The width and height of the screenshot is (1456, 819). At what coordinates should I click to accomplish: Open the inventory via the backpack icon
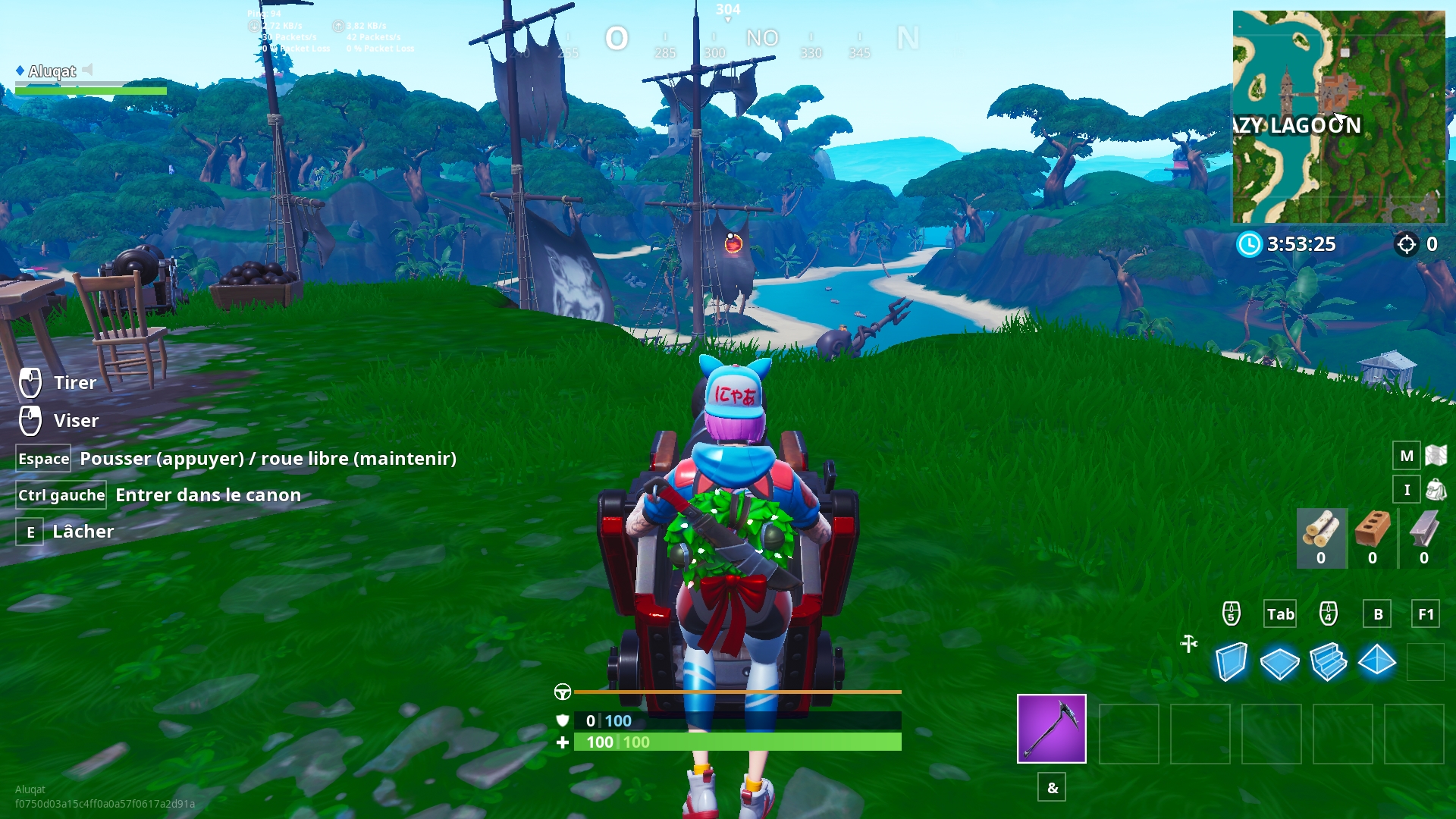pyautogui.click(x=1407, y=490)
